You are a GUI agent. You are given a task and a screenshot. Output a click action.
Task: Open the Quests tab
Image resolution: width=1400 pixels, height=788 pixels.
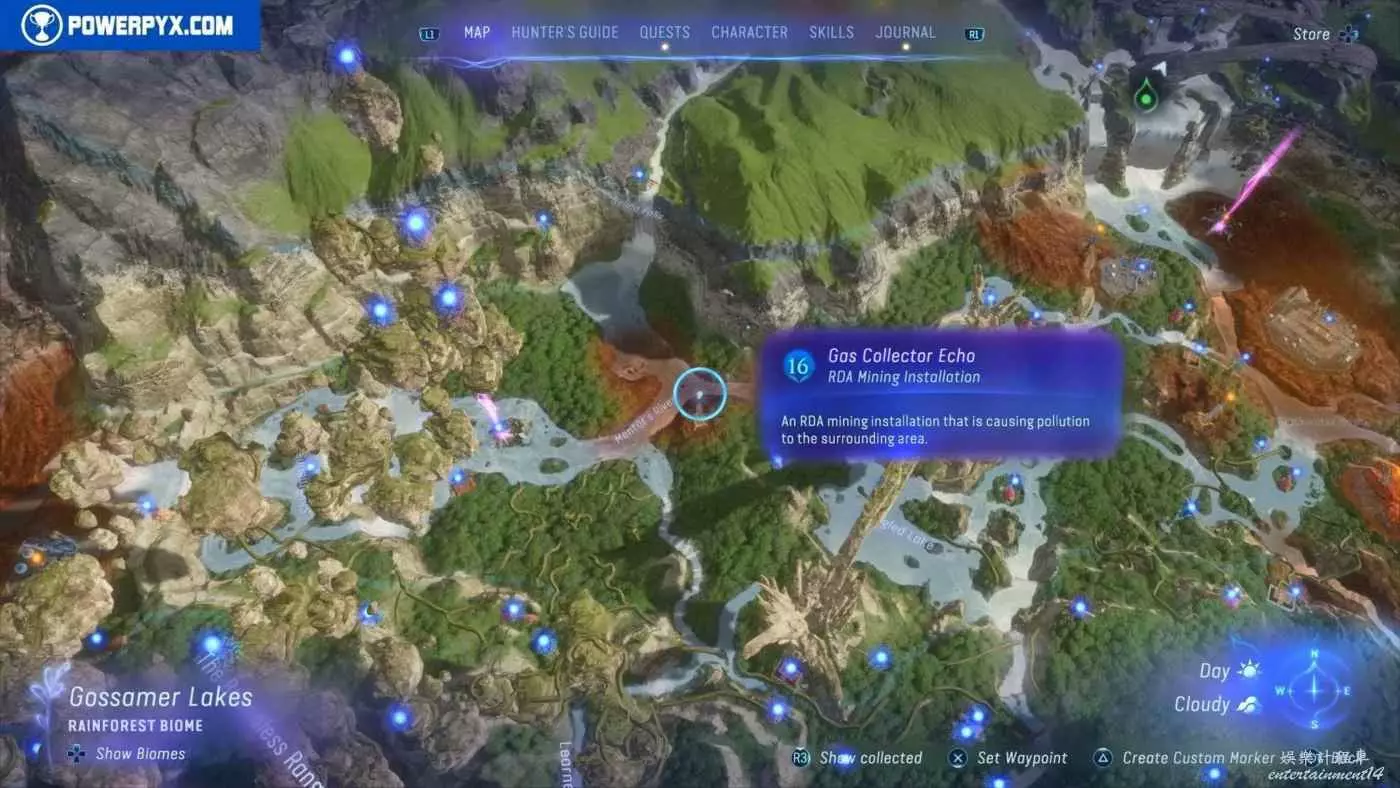(664, 33)
